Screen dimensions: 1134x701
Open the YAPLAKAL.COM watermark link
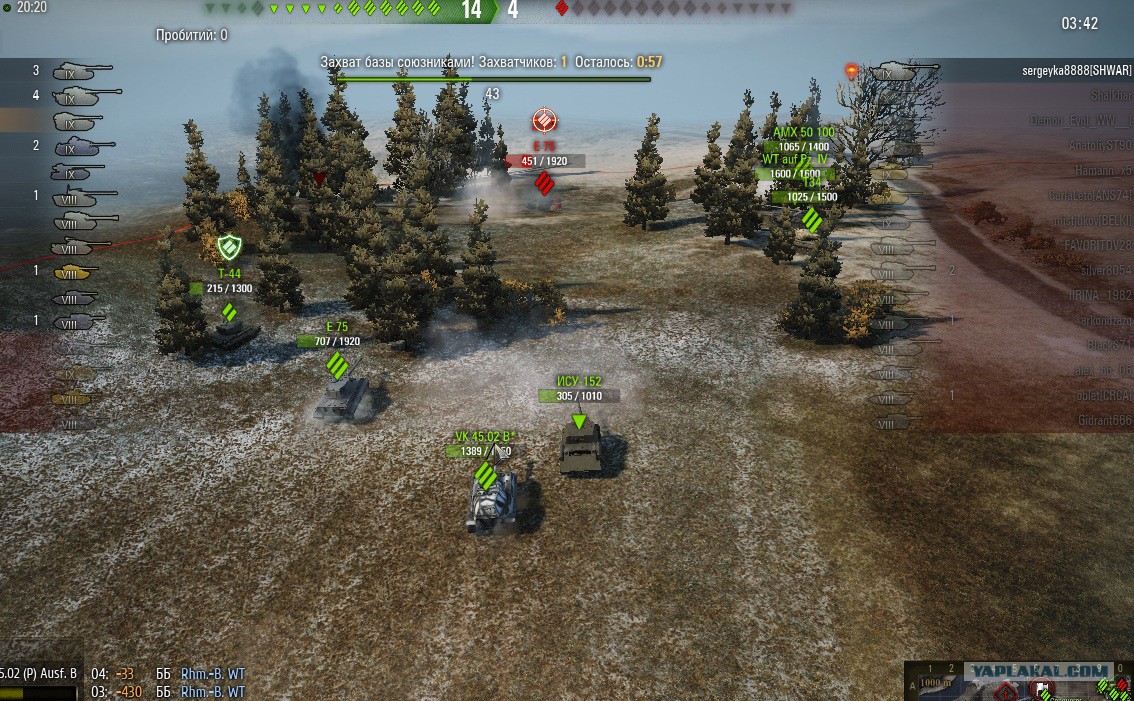1039,671
